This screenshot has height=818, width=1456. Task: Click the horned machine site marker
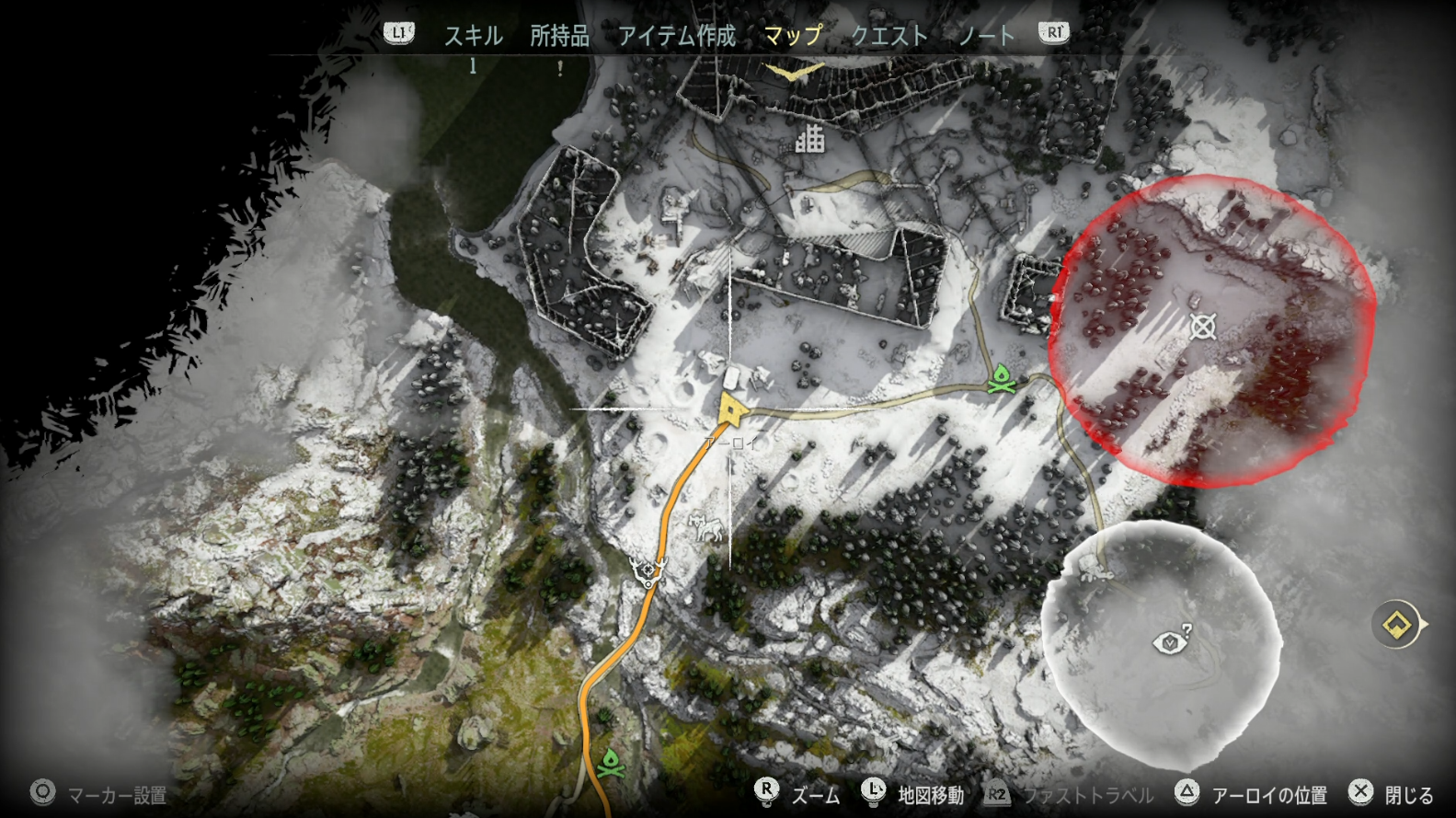(648, 572)
